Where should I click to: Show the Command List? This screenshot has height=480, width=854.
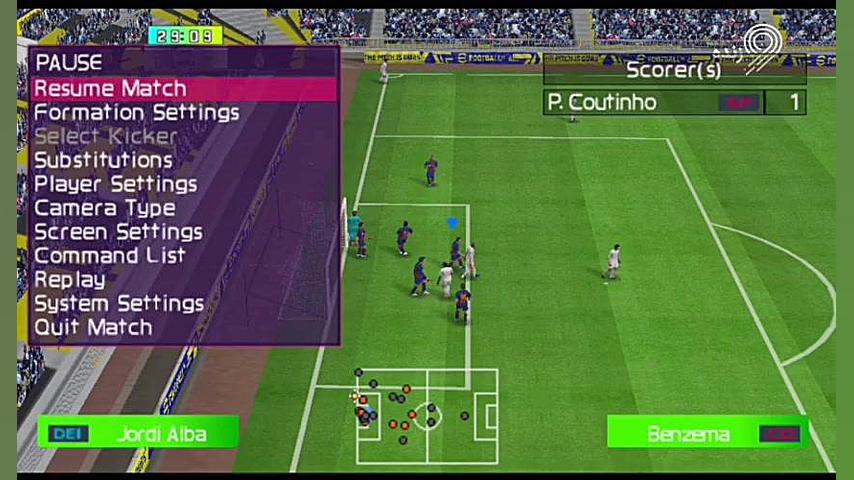109,256
